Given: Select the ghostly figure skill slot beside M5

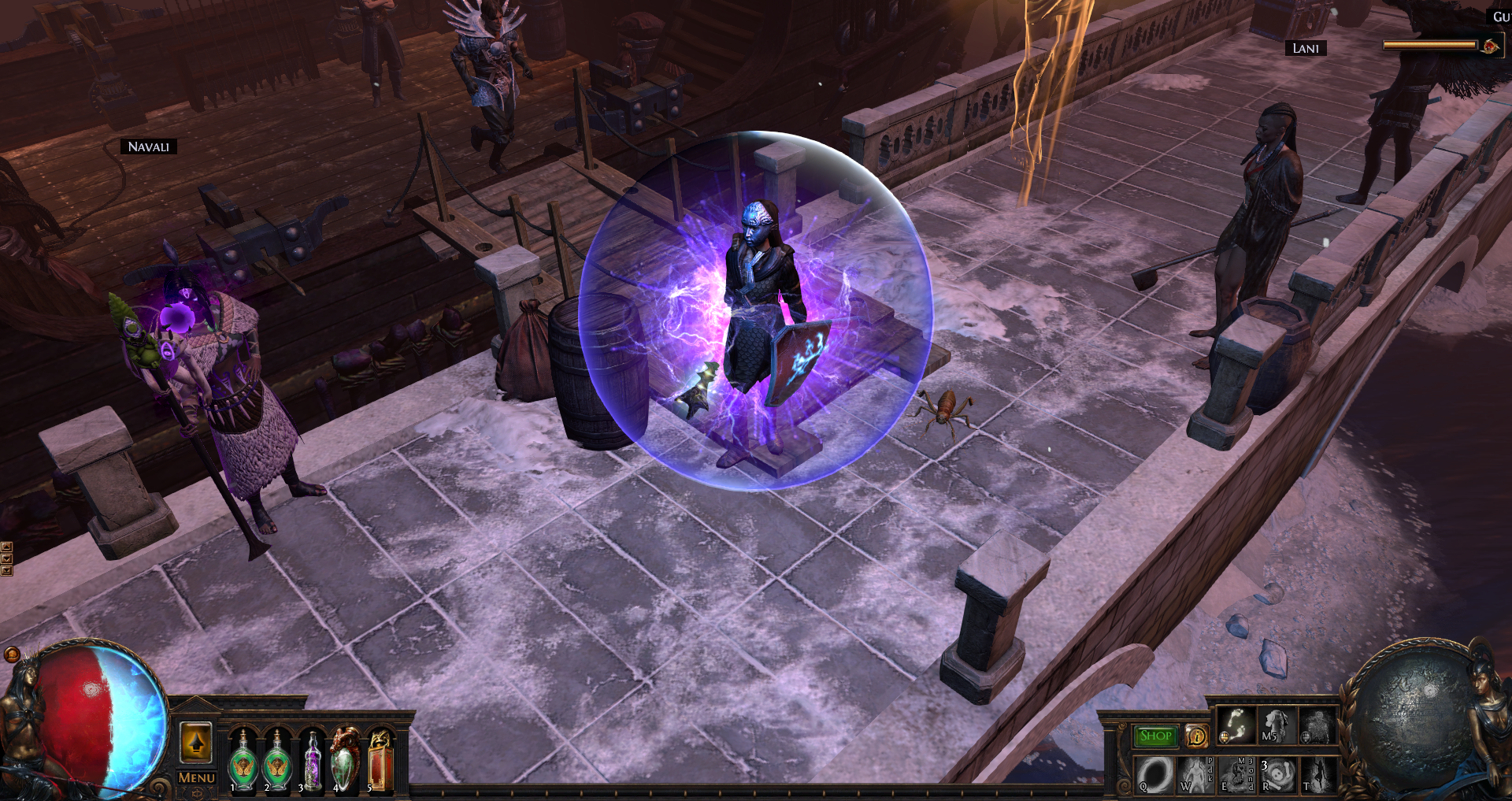Looking at the screenshot, I should pos(1317,725).
